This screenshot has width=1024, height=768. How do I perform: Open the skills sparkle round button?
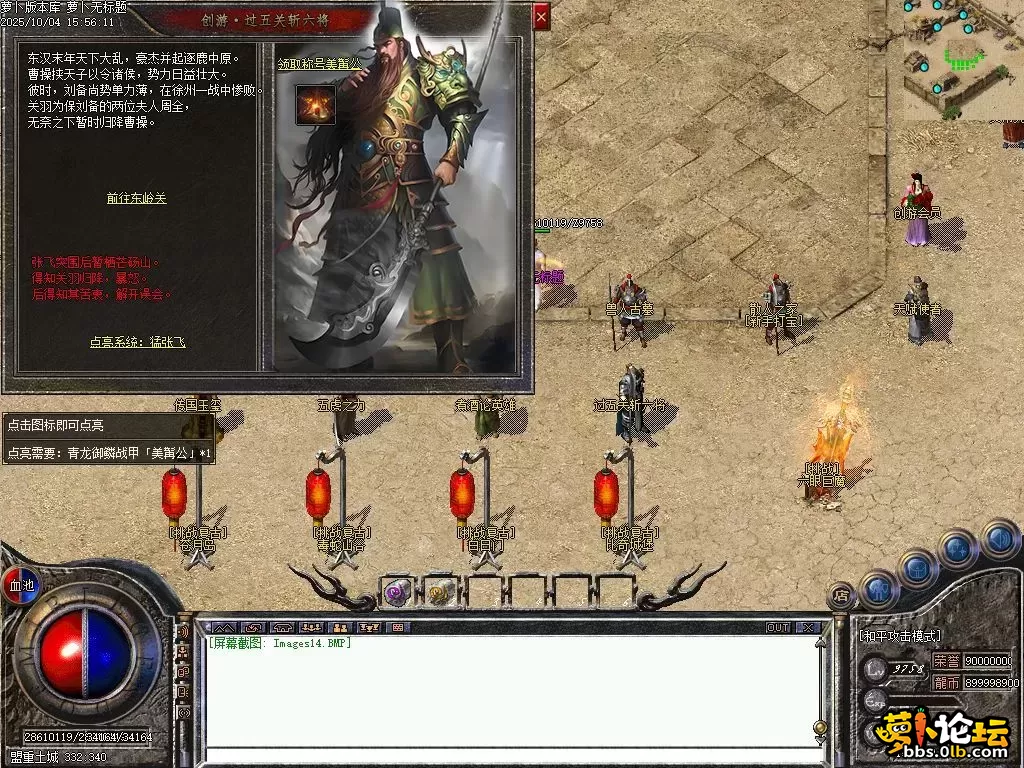click(958, 548)
